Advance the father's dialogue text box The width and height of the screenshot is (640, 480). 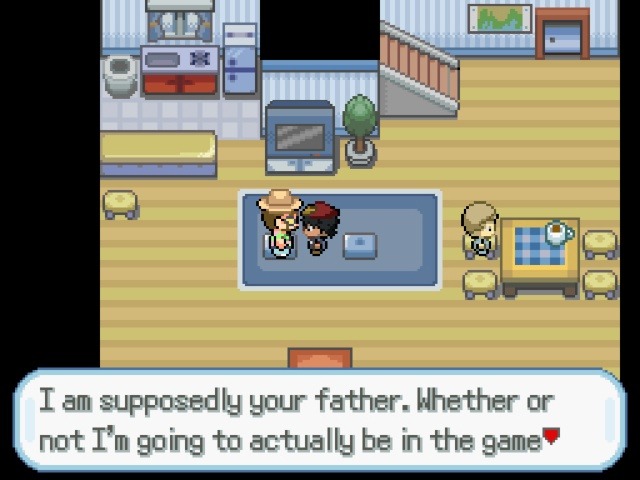318,420
